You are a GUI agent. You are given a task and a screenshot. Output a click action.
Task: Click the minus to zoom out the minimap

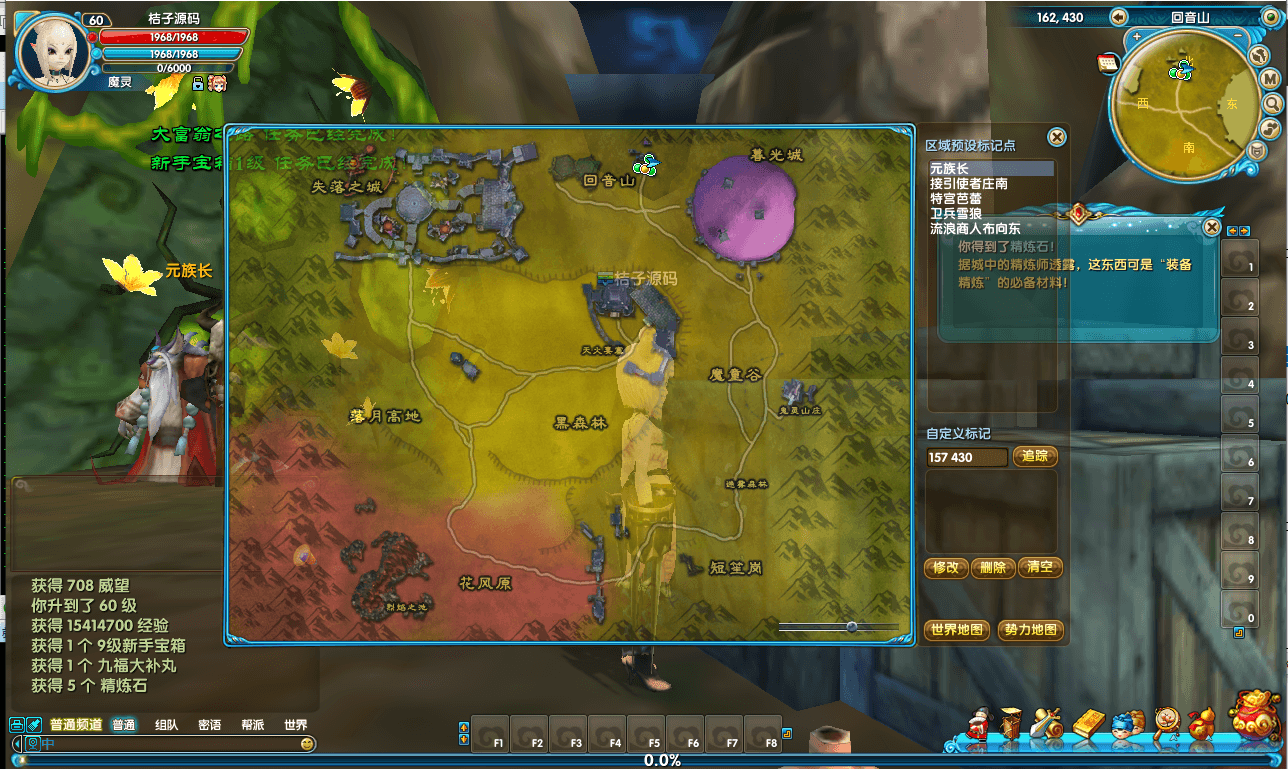(1237, 35)
